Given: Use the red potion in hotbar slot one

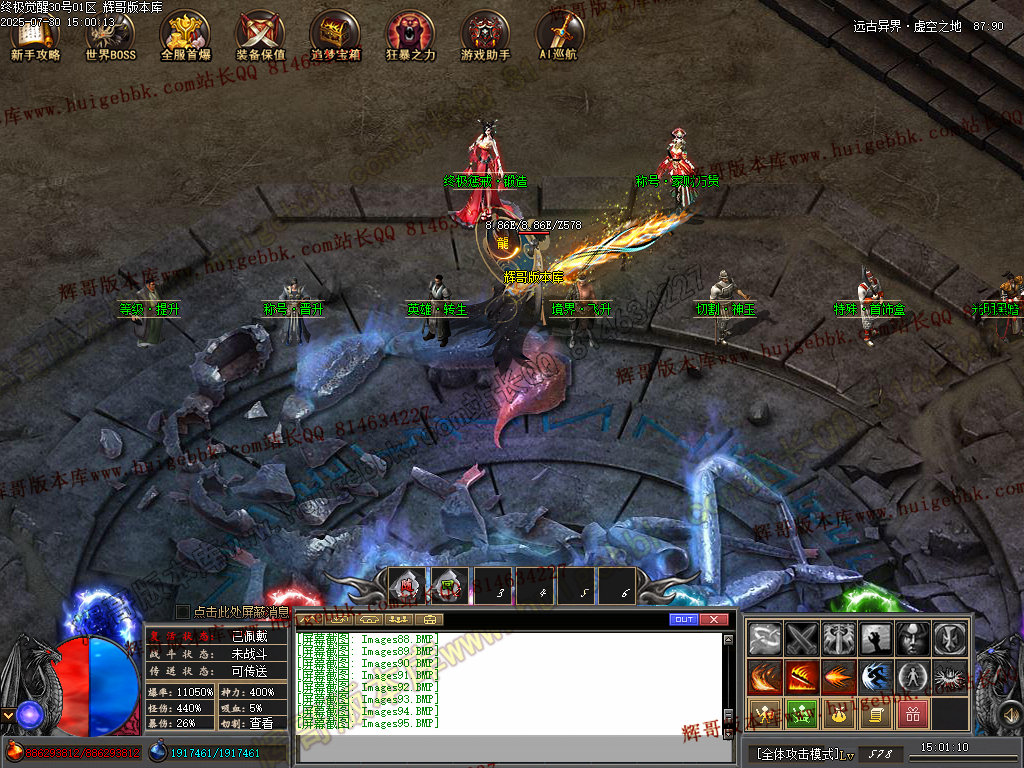Looking at the screenshot, I should coord(407,587).
